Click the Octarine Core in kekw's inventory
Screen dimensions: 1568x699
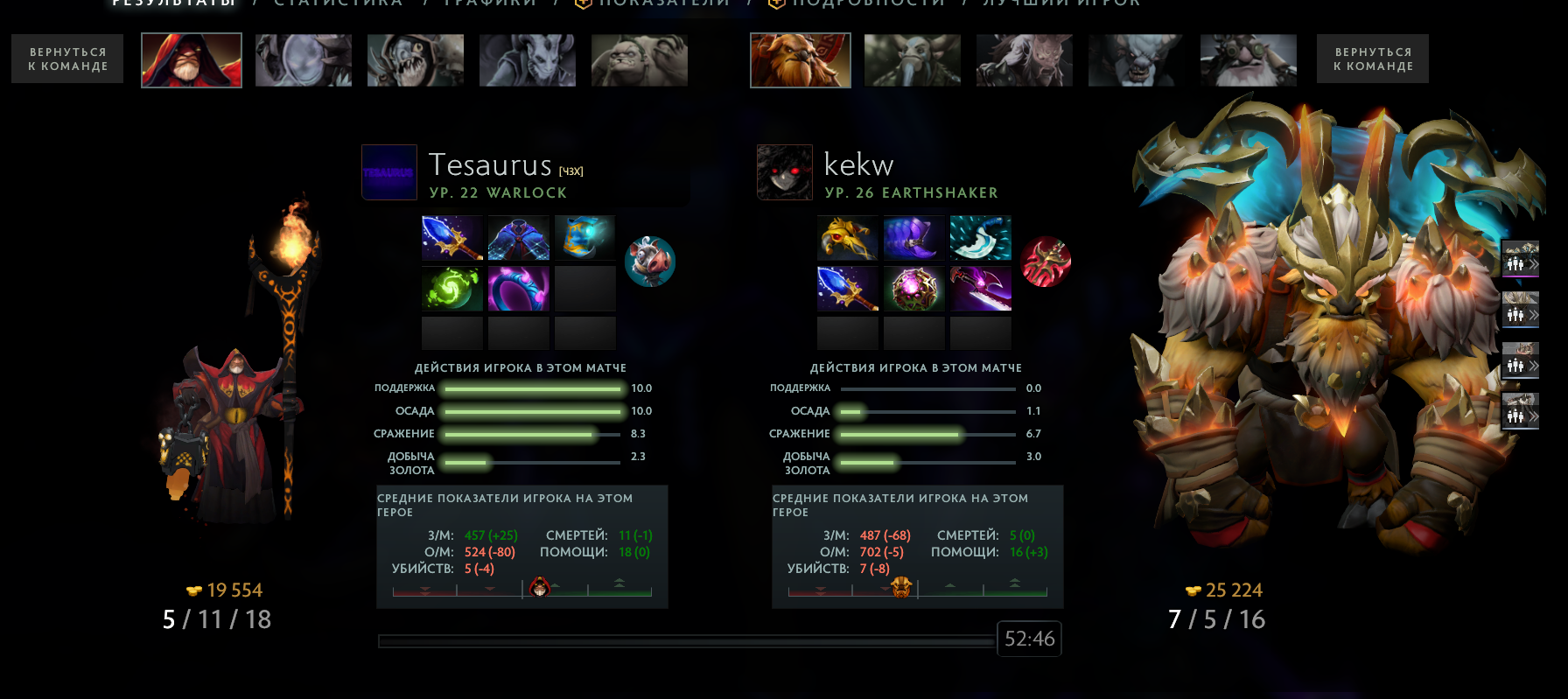(x=913, y=287)
